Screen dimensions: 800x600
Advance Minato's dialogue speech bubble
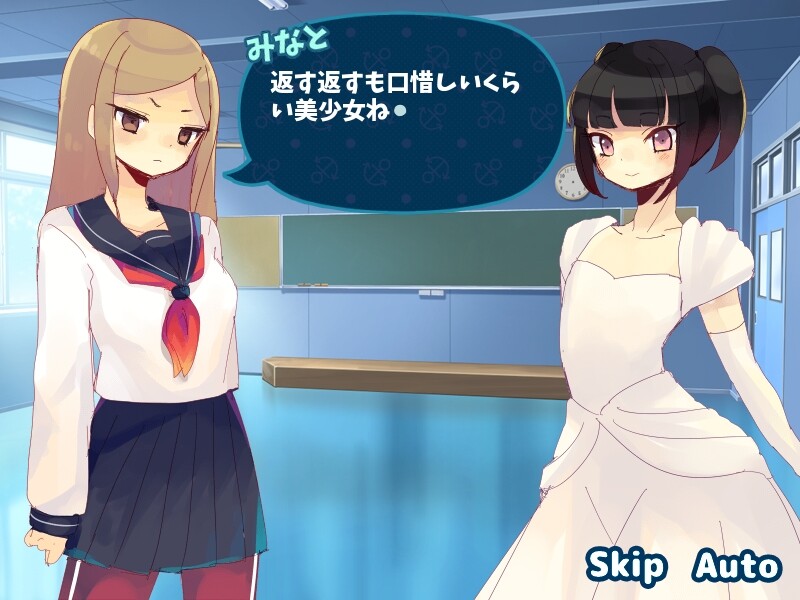(400, 112)
